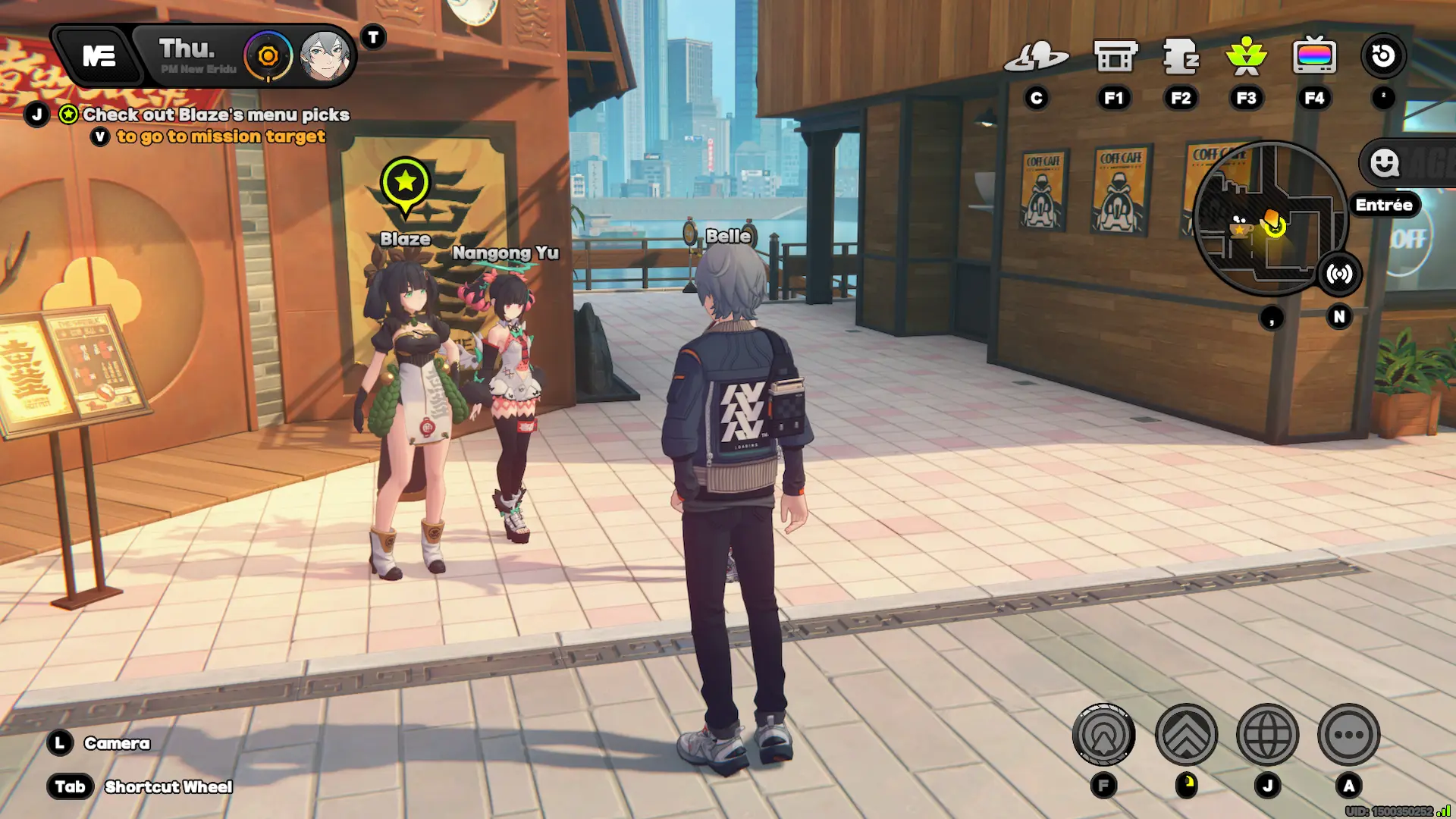Open the main menu logo button
Viewport: 1456px width, 819px height.
click(99, 56)
